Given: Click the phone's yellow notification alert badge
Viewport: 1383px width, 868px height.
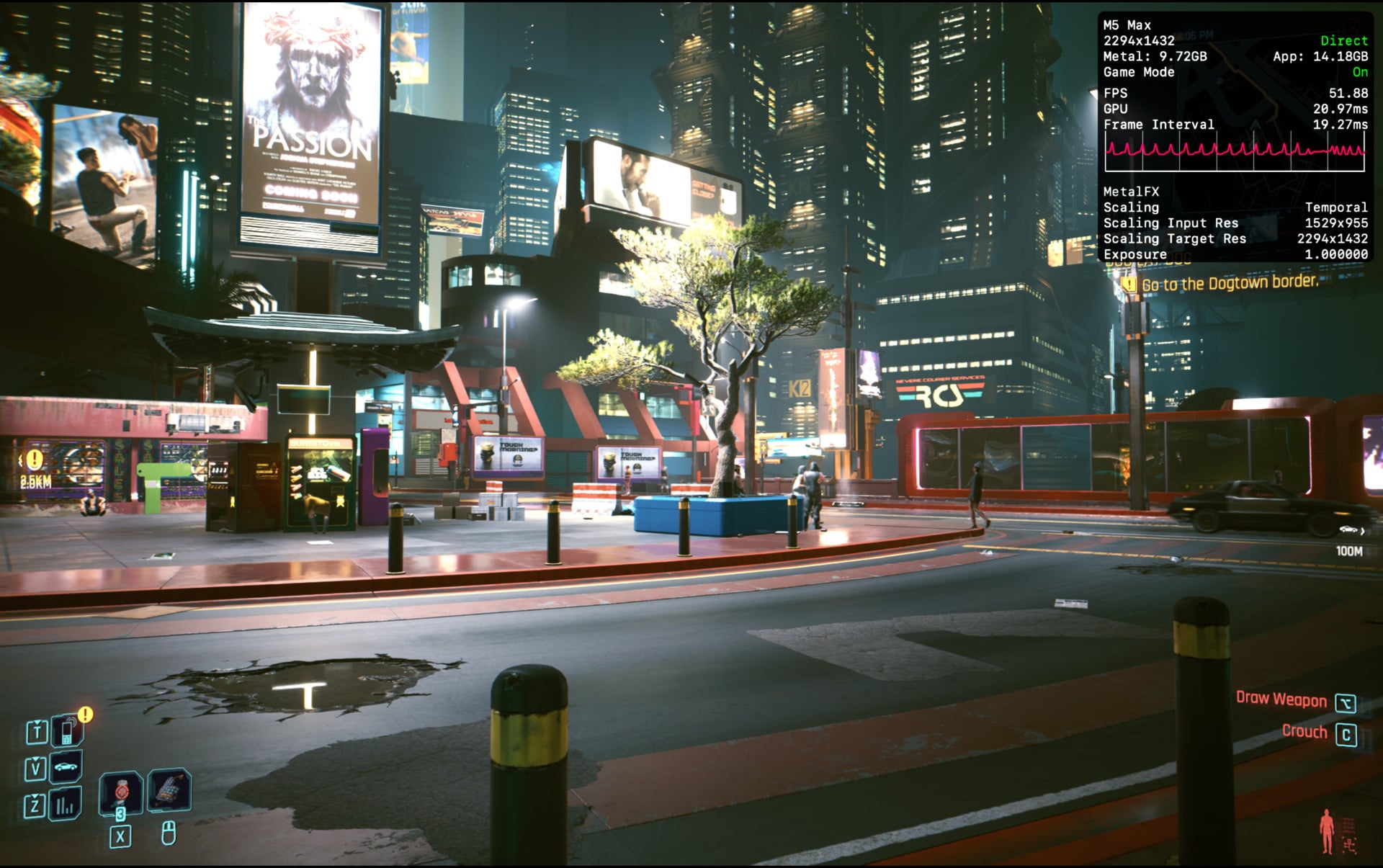Looking at the screenshot, I should [86, 714].
